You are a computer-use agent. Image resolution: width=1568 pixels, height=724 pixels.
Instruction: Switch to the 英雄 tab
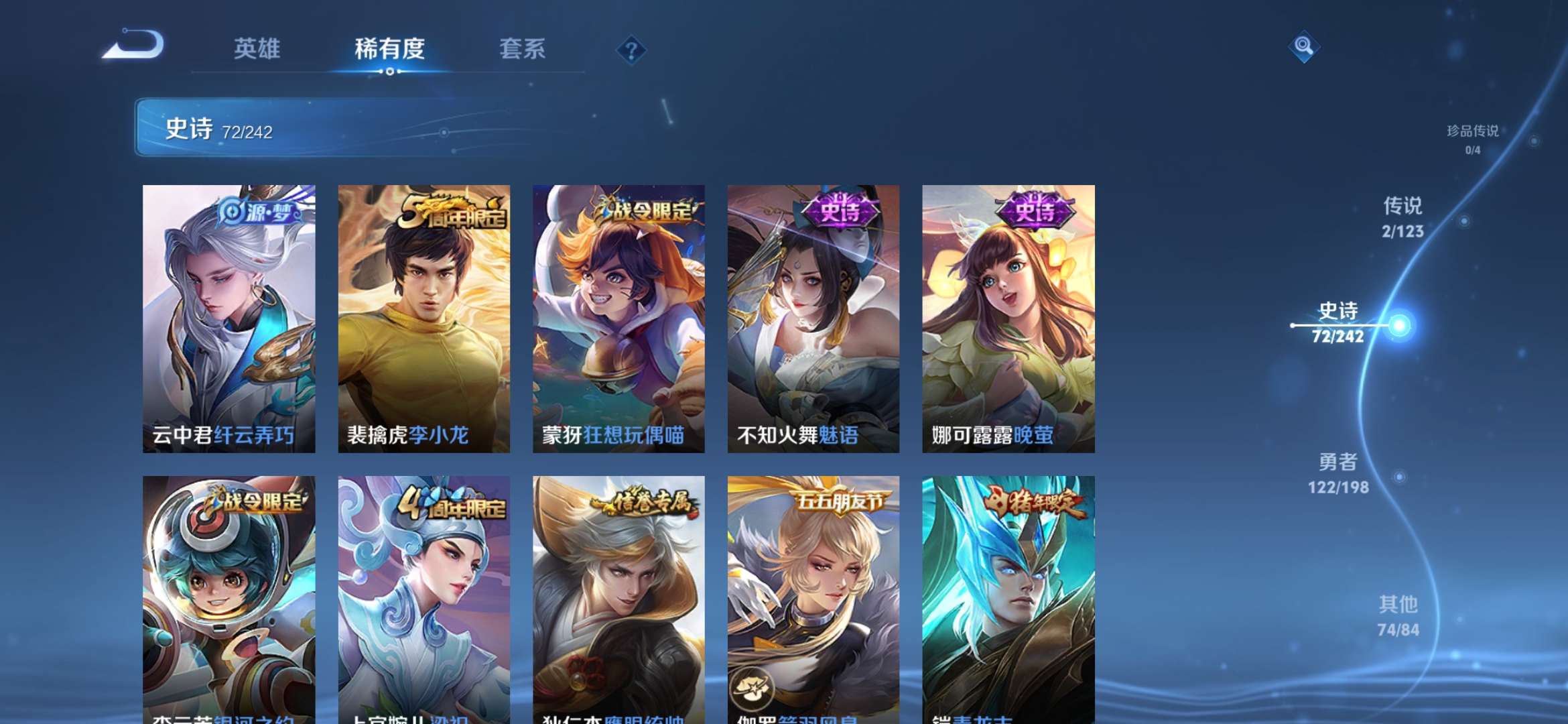click(258, 49)
